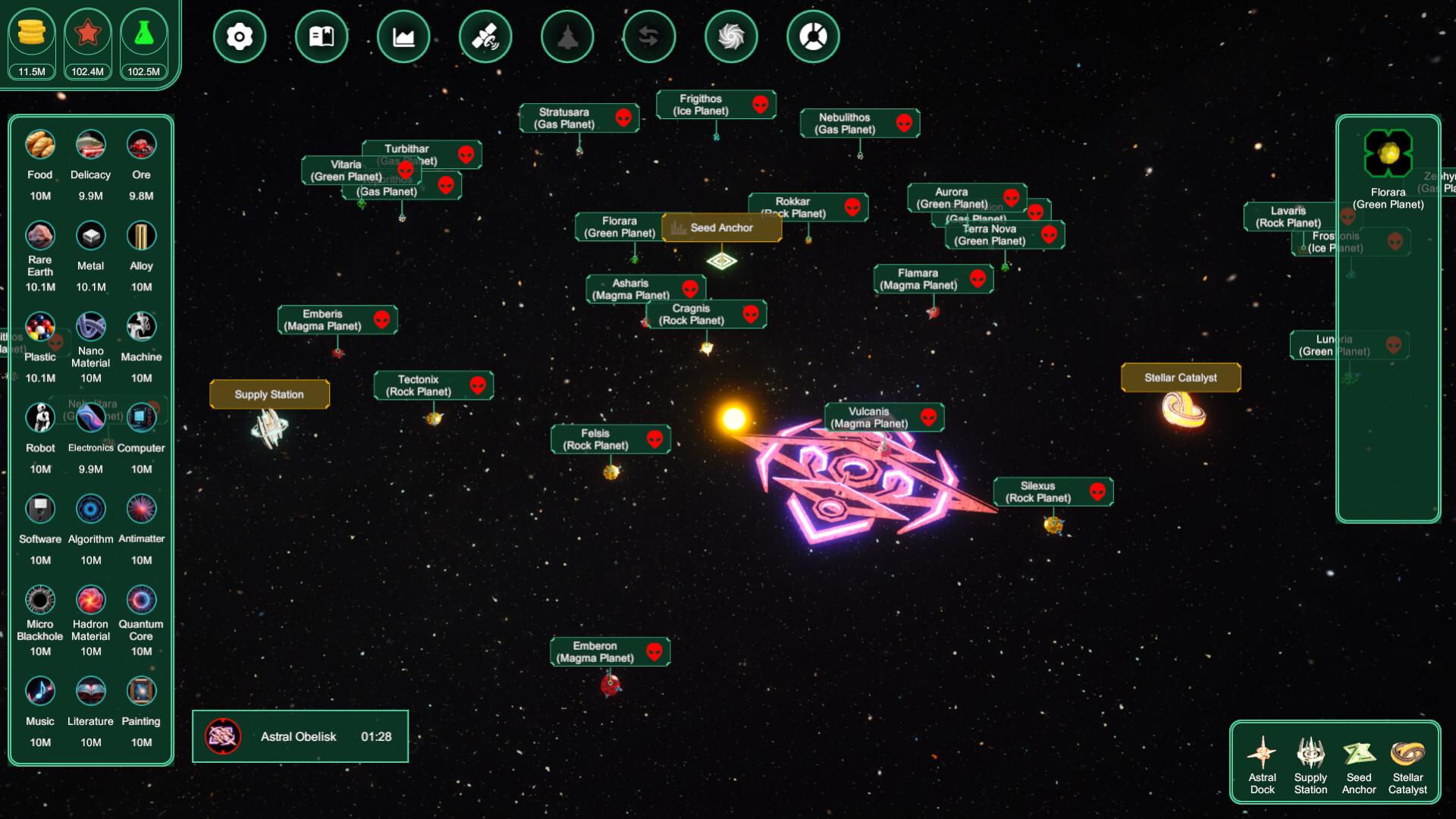Click the satellite toolbar icon
This screenshot has width=1456, height=819.
(485, 36)
